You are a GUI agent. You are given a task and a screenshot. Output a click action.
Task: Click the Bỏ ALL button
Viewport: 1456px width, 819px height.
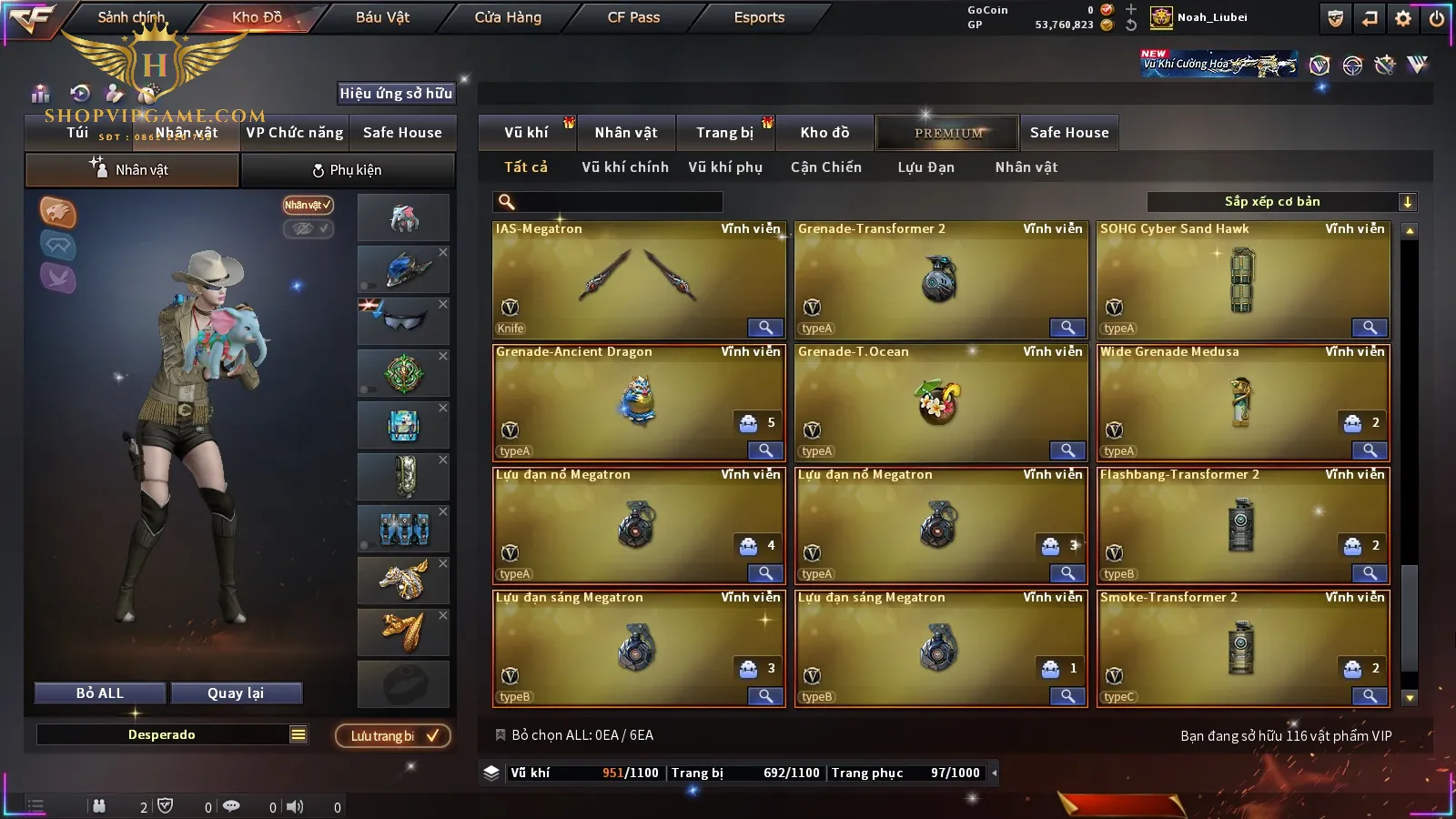tap(100, 693)
